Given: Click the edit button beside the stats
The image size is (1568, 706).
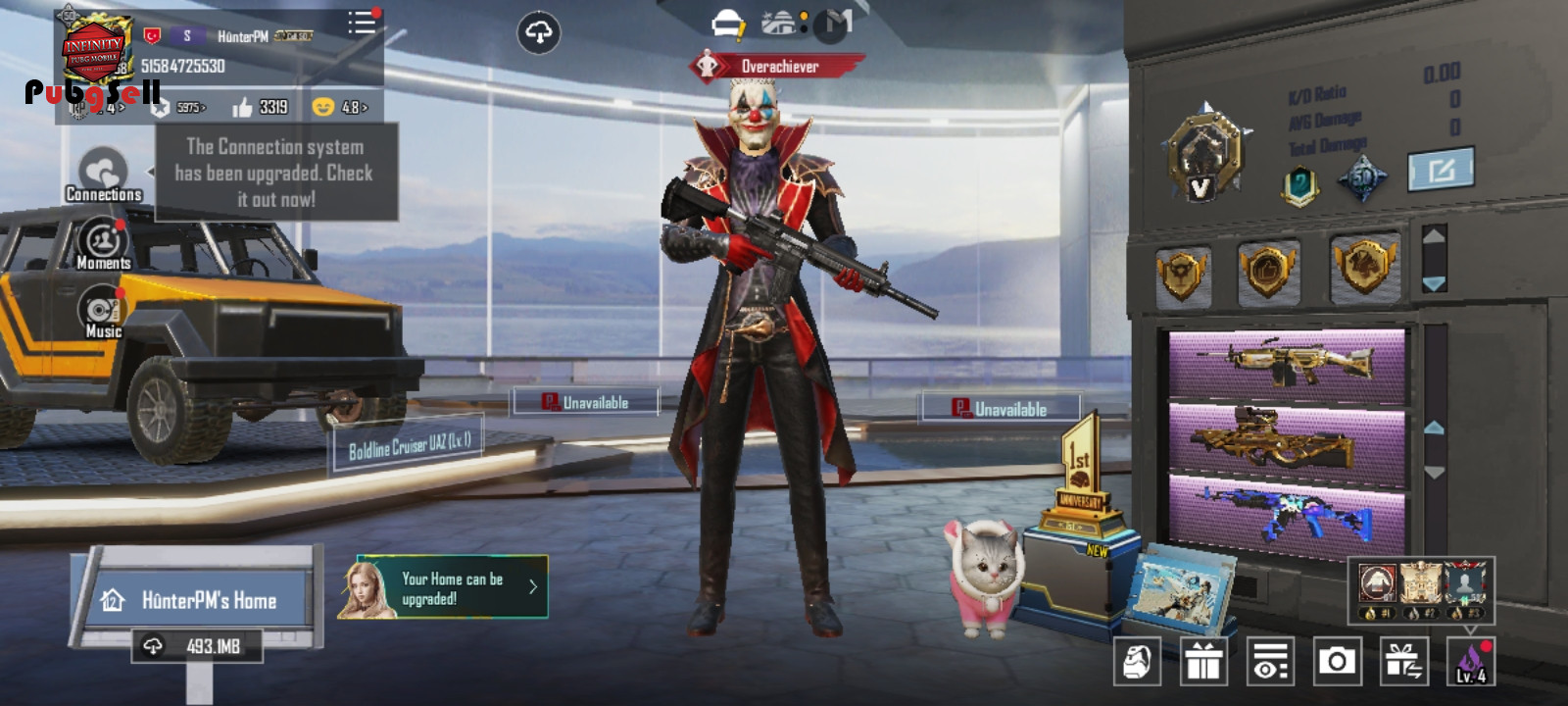Looking at the screenshot, I should click(x=1441, y=170).
